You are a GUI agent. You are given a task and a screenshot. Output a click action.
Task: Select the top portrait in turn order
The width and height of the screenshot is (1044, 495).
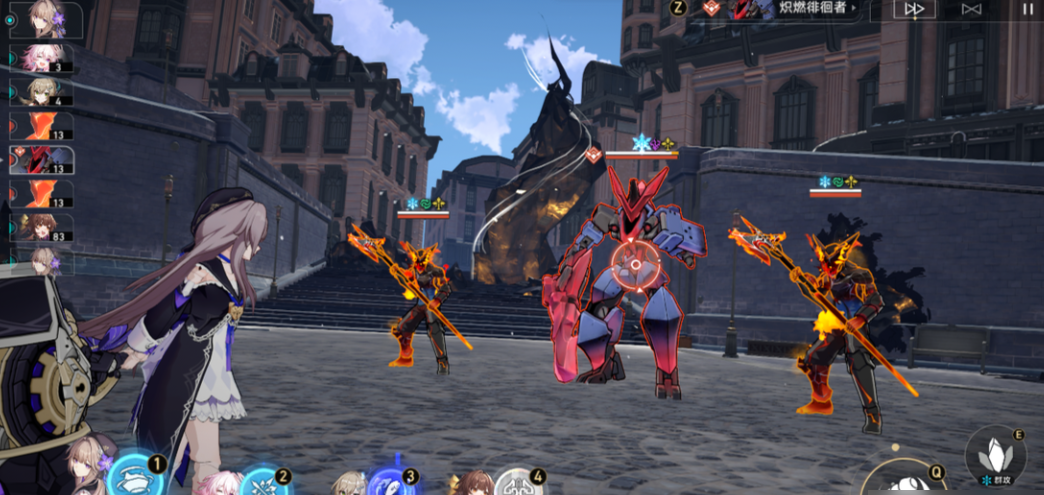(44, 20)
